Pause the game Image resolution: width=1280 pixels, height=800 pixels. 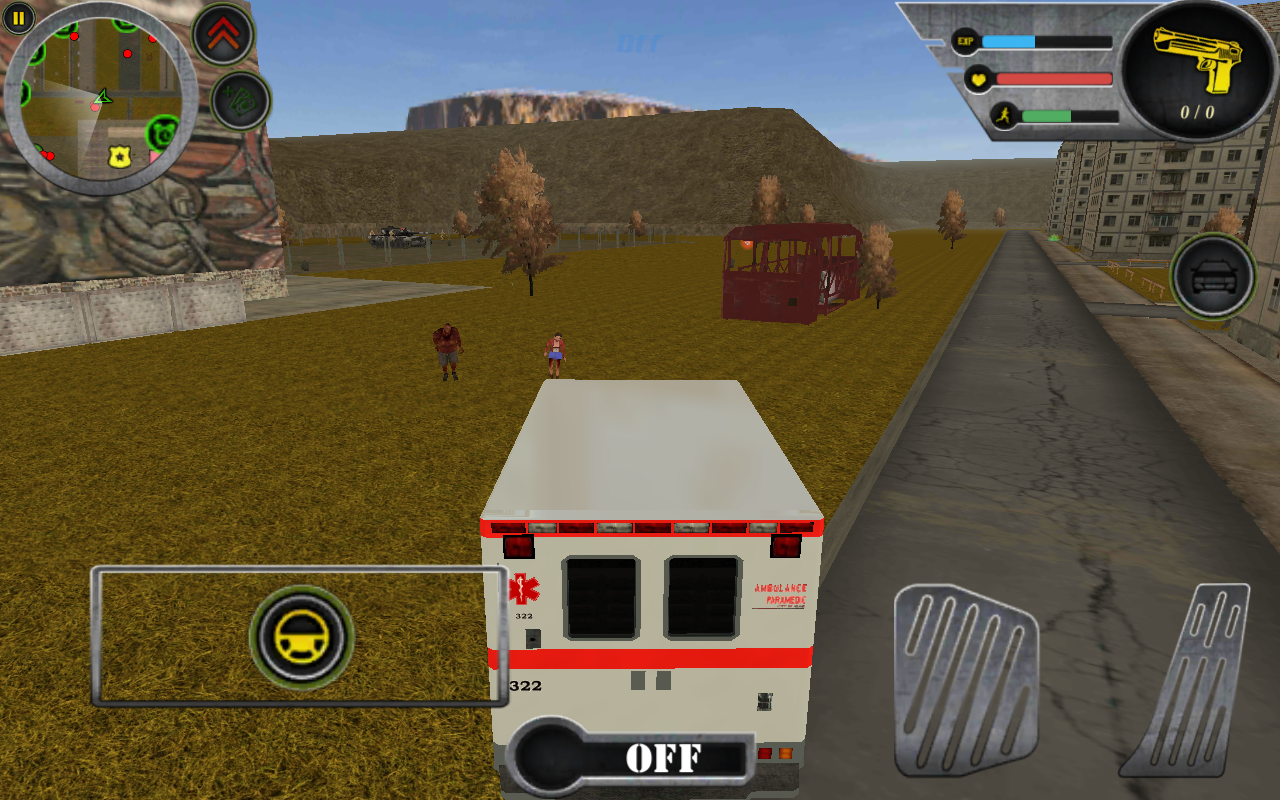tap(18, 18)
